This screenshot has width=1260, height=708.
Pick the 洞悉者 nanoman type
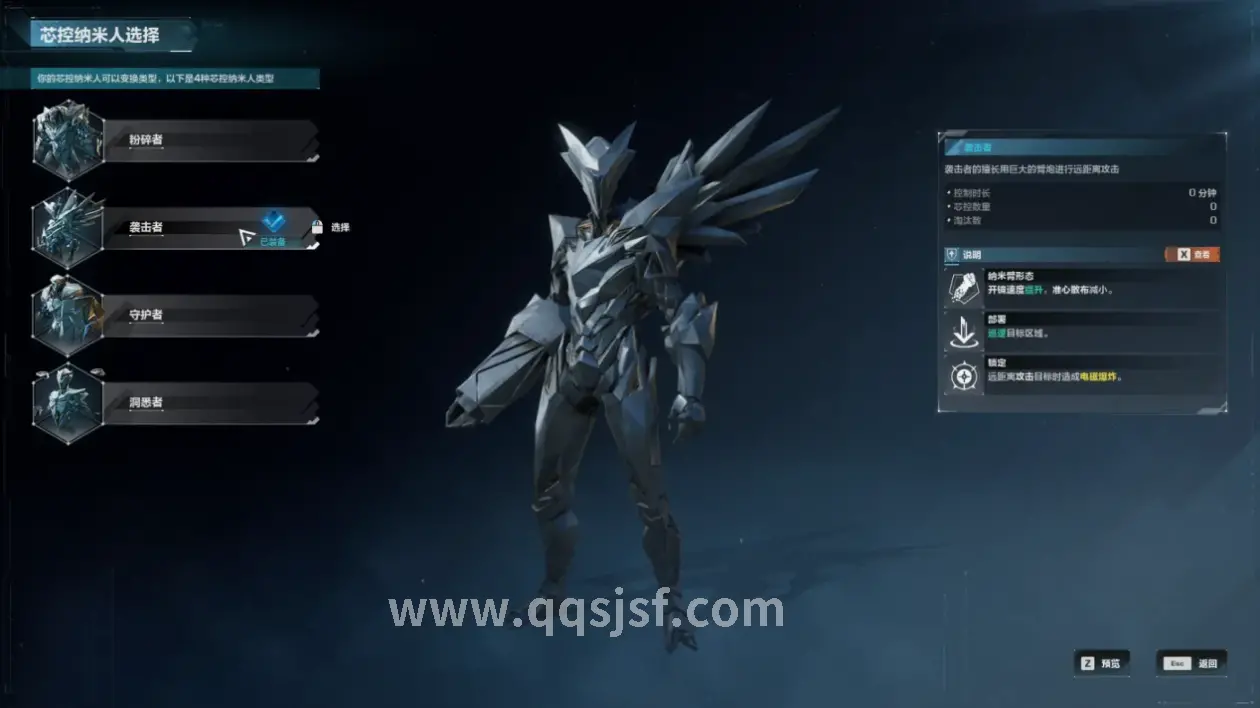[210, 402]
